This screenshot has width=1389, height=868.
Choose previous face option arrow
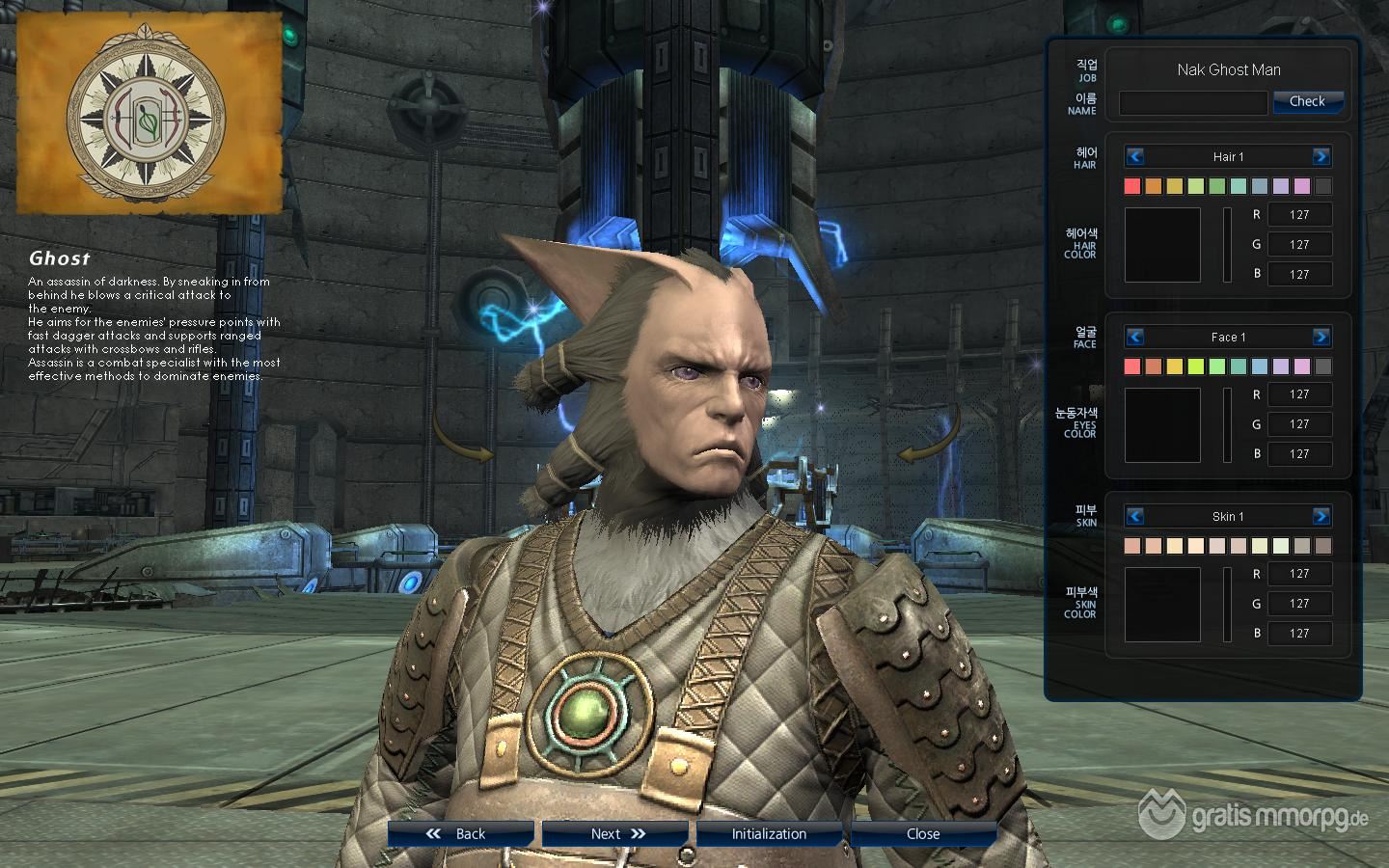(x=1135, y=337)
